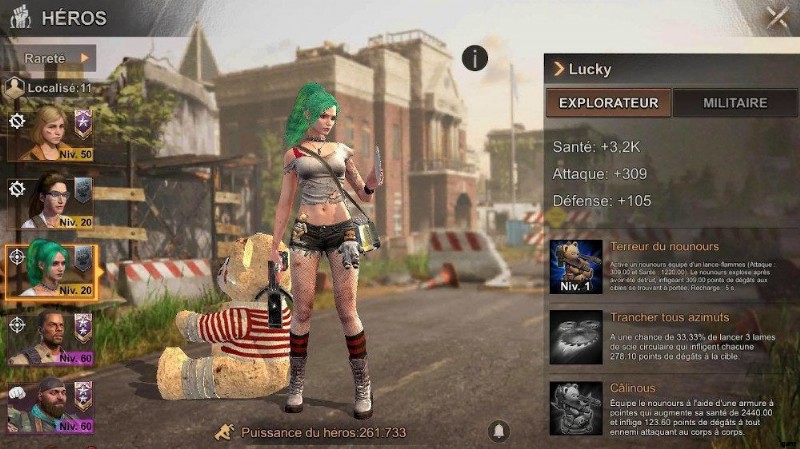Switch to the Militaire tab
This screenshot has width=800, height=449.
[735, 103]
